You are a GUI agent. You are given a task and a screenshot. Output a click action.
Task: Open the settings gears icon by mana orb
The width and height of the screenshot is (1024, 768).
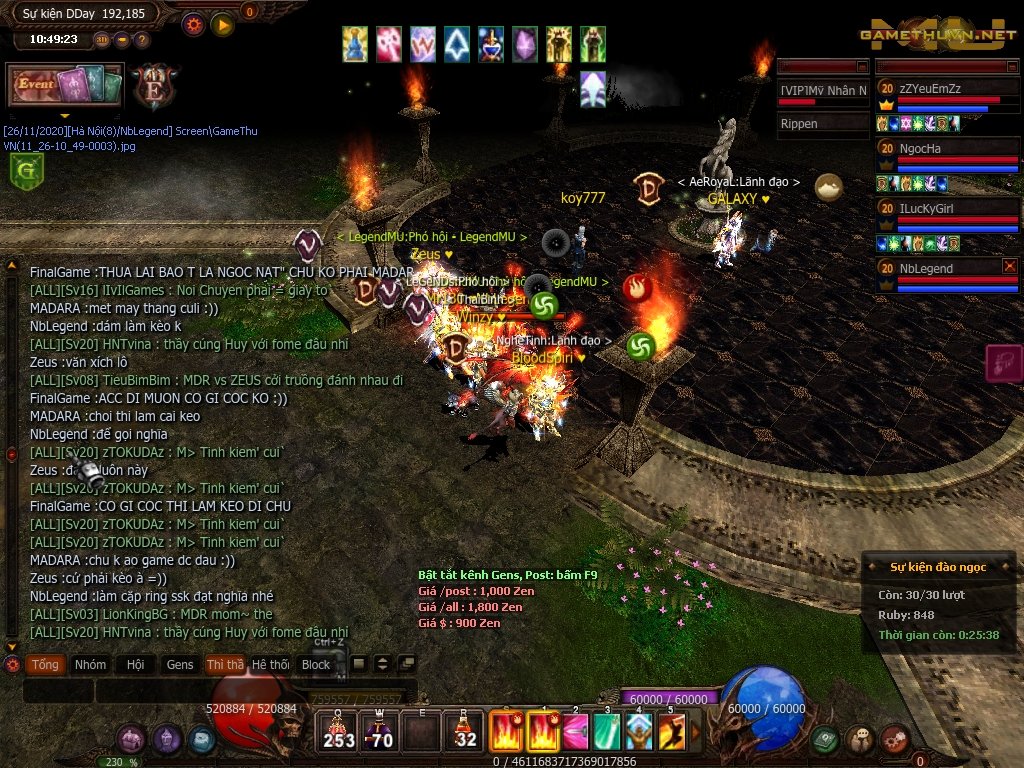(895, 739)
